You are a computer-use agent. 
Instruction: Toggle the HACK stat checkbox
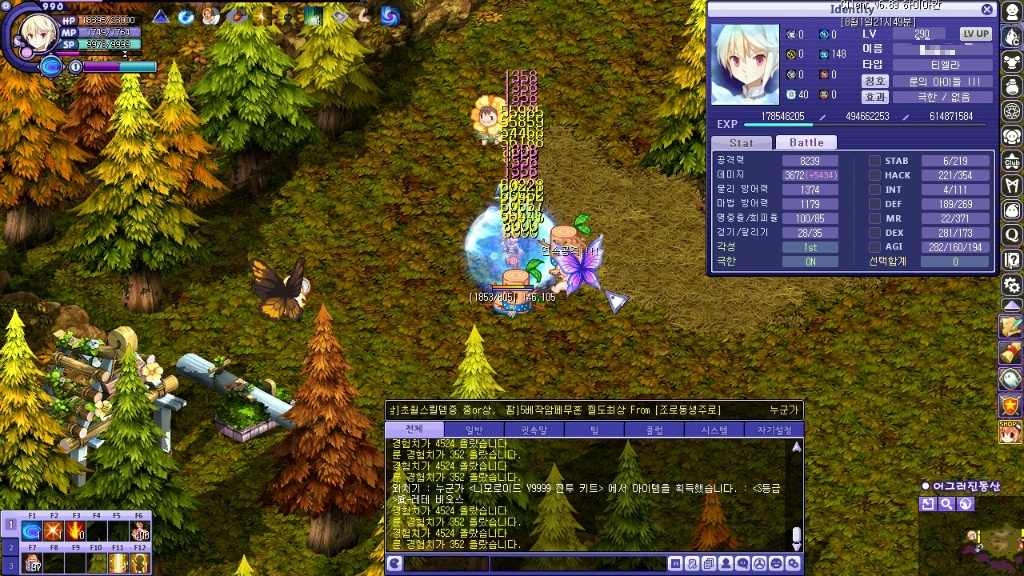point(874,175)
